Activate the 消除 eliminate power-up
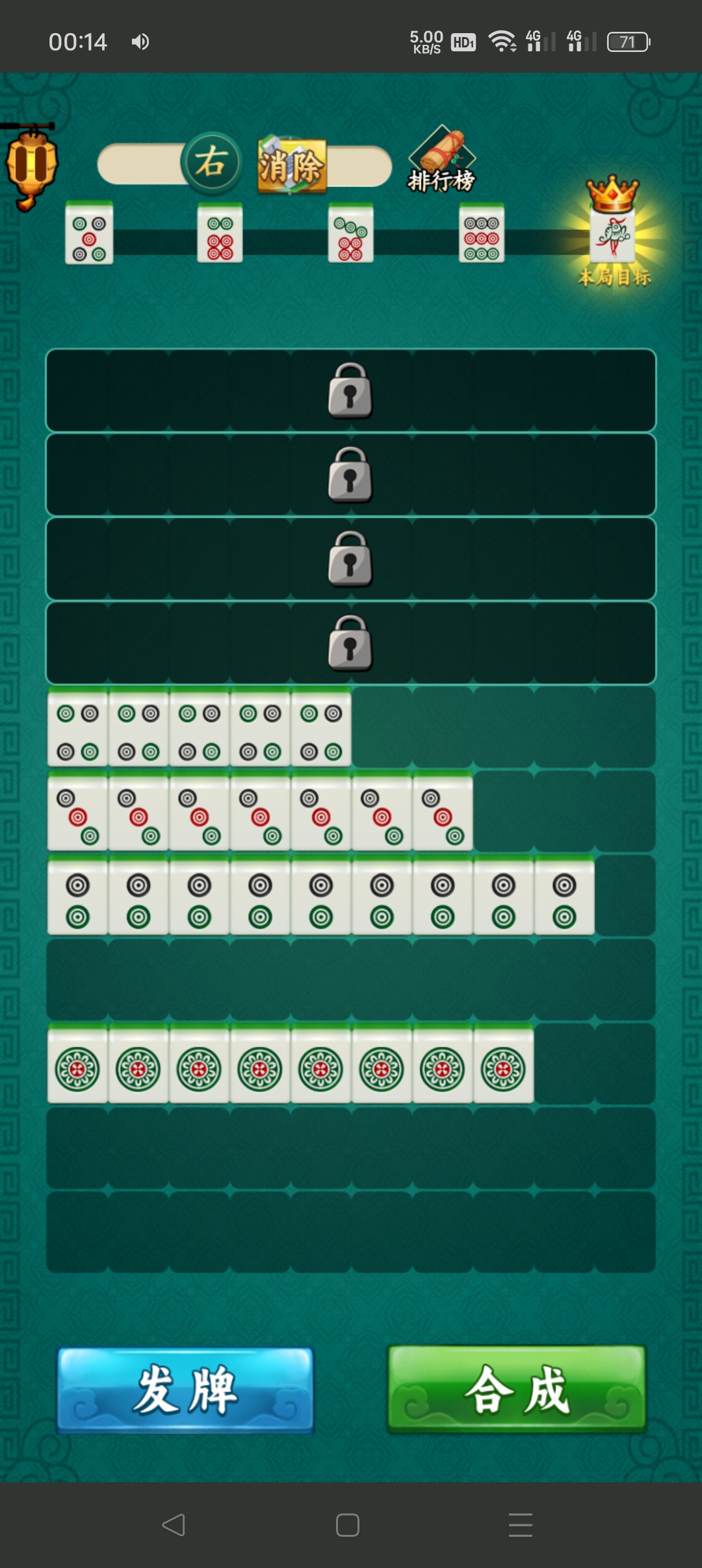 [x=291, y=166]
